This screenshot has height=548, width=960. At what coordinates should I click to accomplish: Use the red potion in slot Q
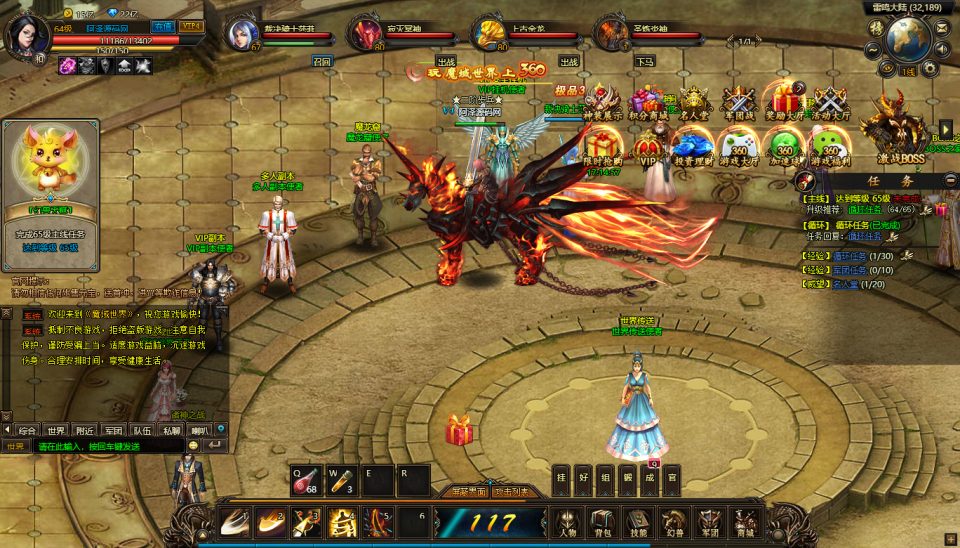(304, 479)
